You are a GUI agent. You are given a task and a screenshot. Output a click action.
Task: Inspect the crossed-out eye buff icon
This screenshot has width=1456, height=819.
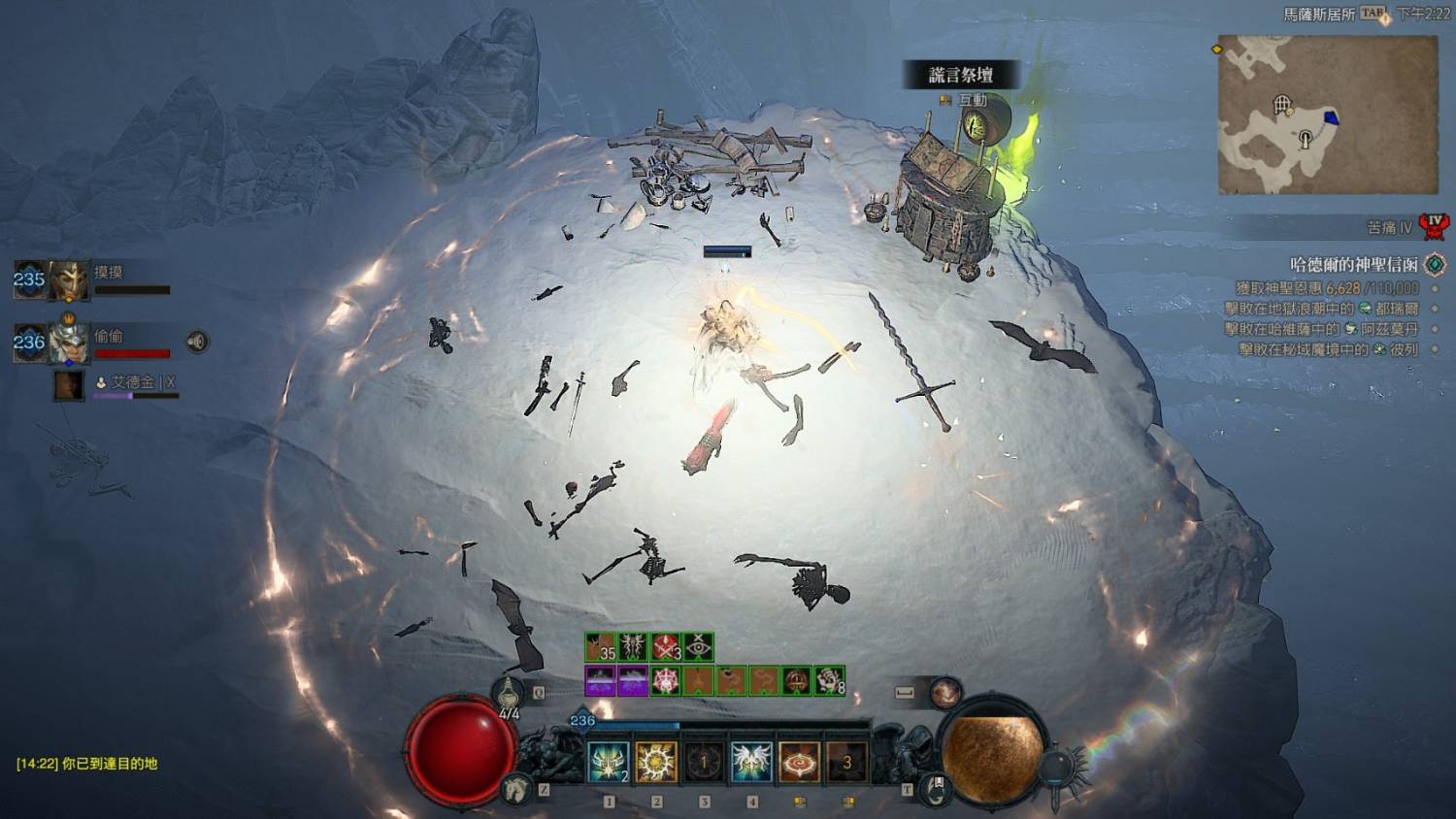(699, 647)
